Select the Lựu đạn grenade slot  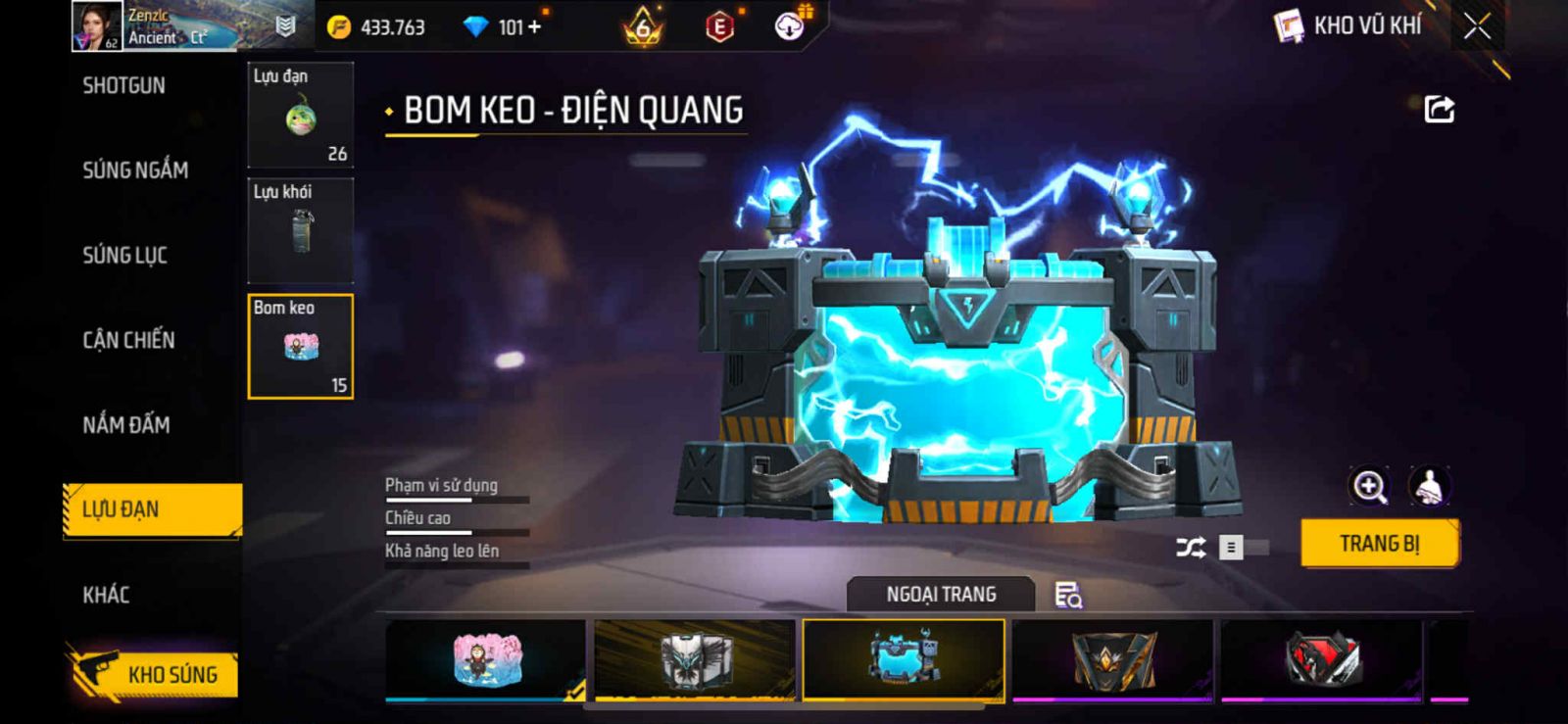[x=300, y=116]
